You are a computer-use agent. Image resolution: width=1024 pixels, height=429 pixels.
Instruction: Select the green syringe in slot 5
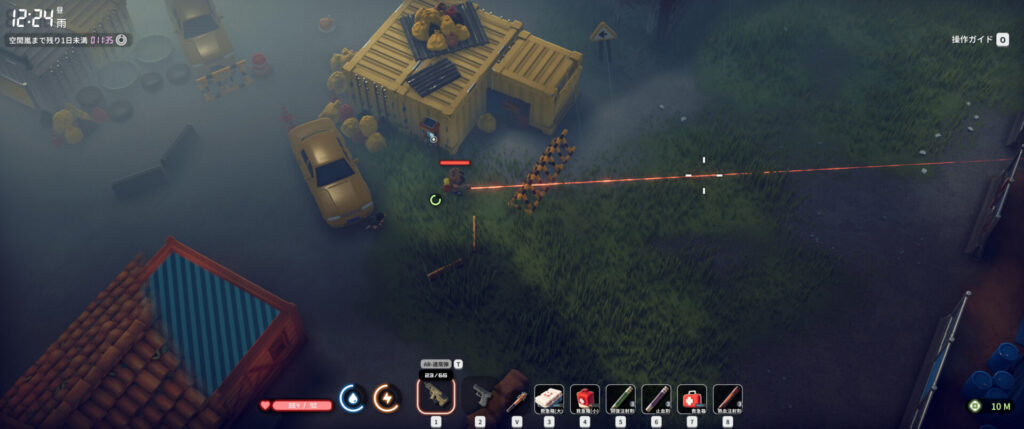[x=620, y=399]
